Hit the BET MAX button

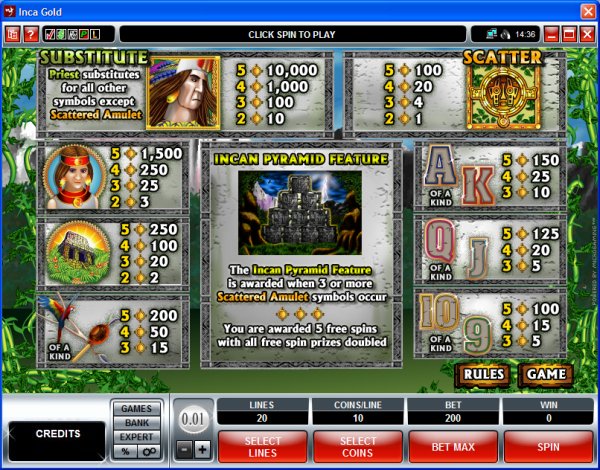[x=456, y=444]
